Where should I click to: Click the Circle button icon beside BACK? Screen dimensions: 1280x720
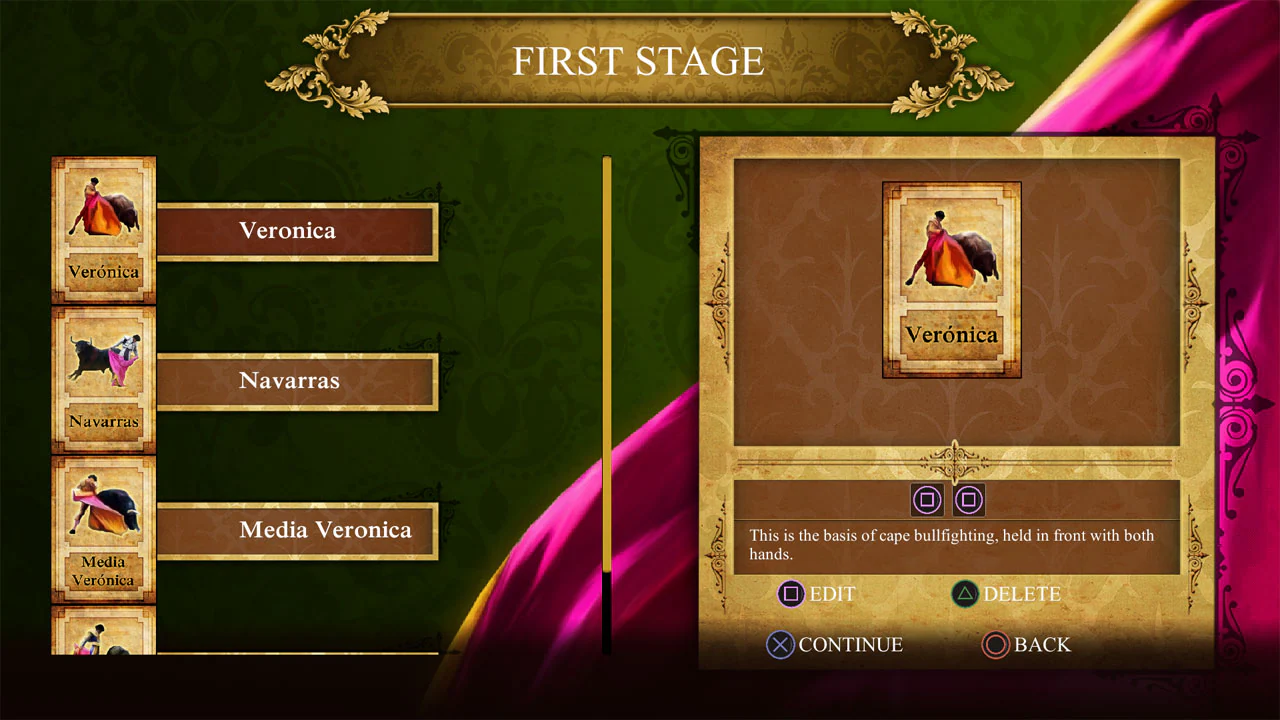(995, 645)
